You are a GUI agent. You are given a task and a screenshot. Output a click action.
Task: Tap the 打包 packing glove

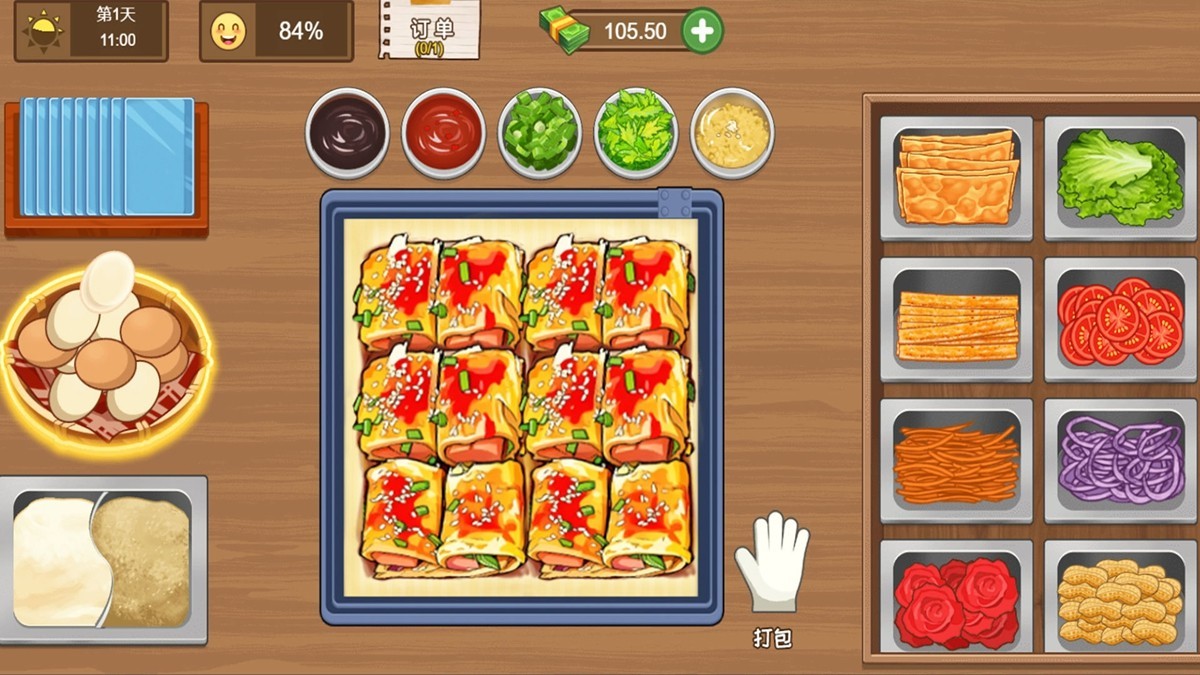pyautogui.click(x=771, y=565)
